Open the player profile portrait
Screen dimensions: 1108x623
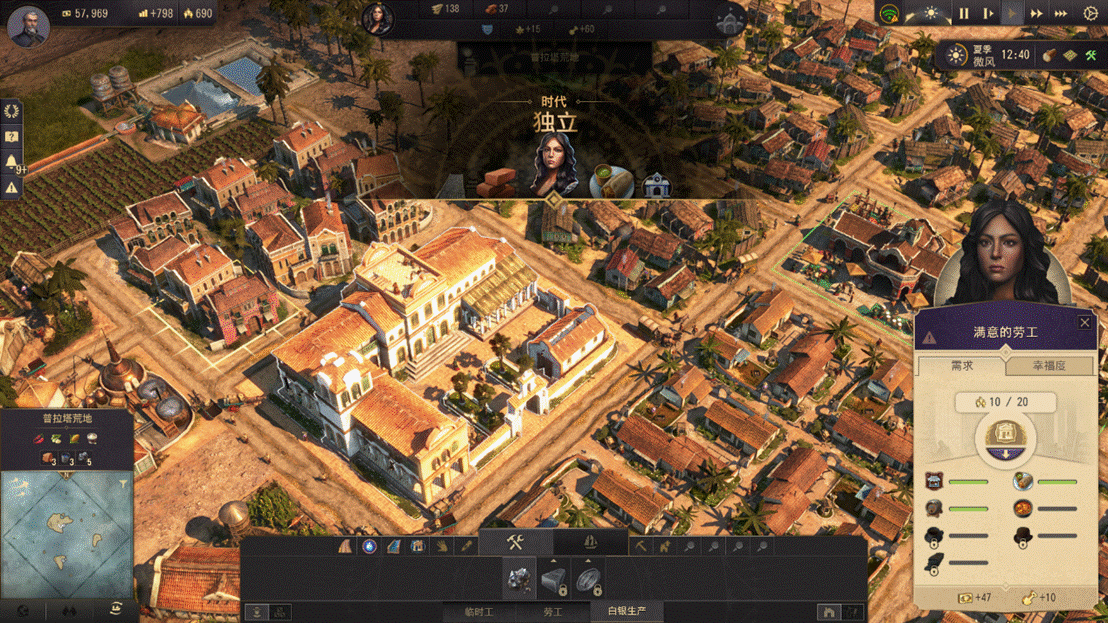click(28, 27)
